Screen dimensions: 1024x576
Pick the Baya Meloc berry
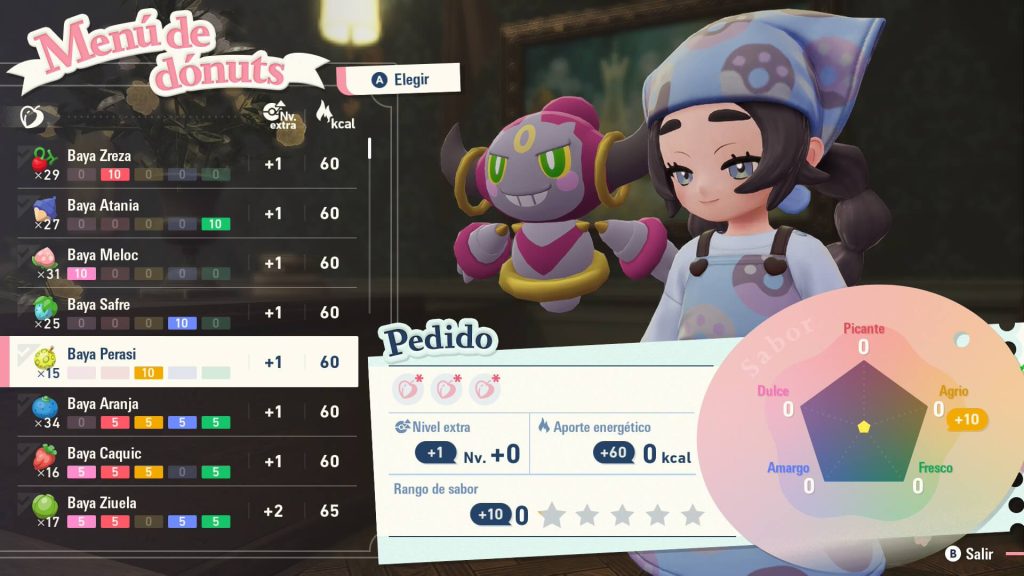pyautogui.click(x=187, y=263)
